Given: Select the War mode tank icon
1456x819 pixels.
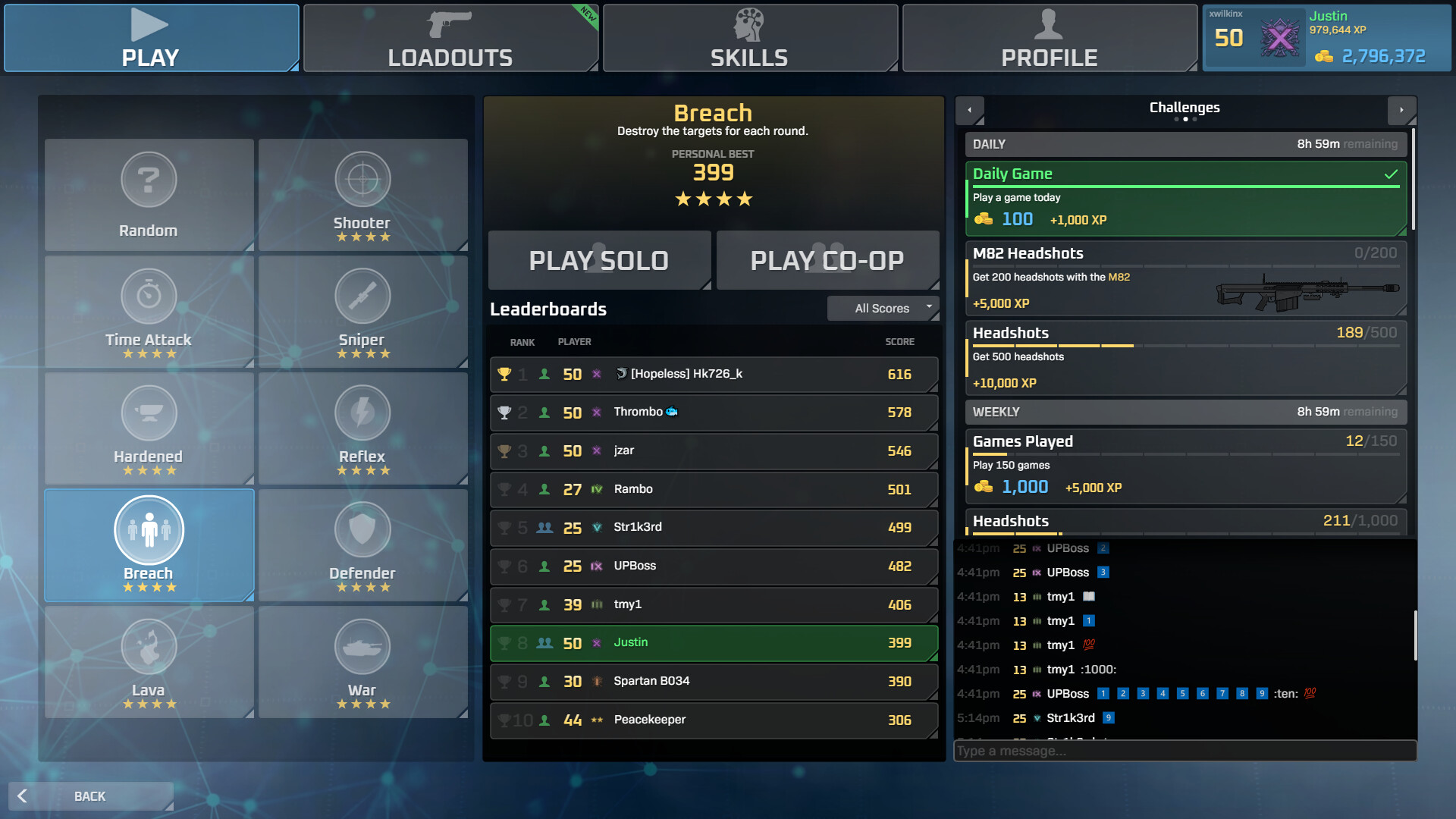Looking at the screenshot, I should (363, 646).
